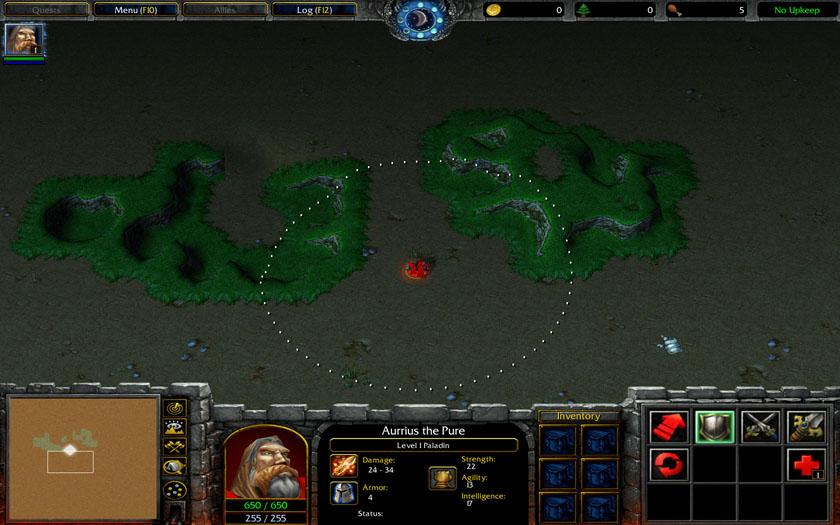This screenshot has height=525, width=840.
Task: Toggle formation movement button
Action: 175,489
